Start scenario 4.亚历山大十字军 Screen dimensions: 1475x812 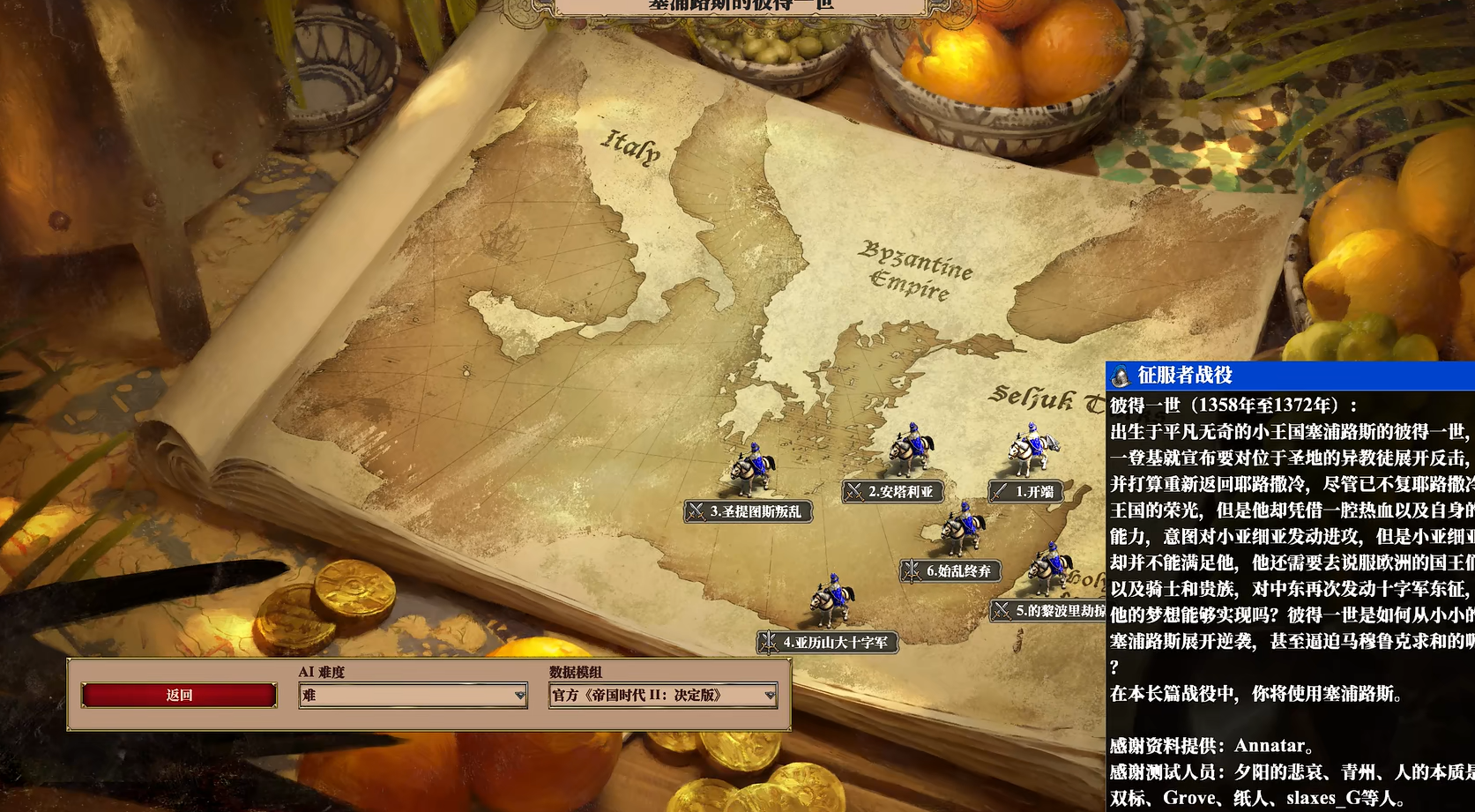(827, 643)
